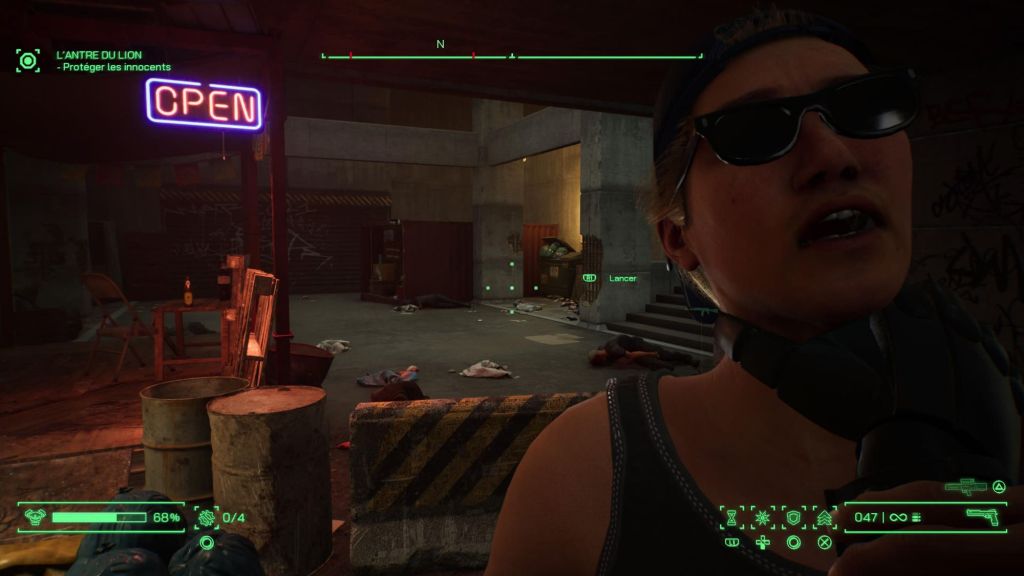Select the rank chevrons ability icon

click(825, 517)
